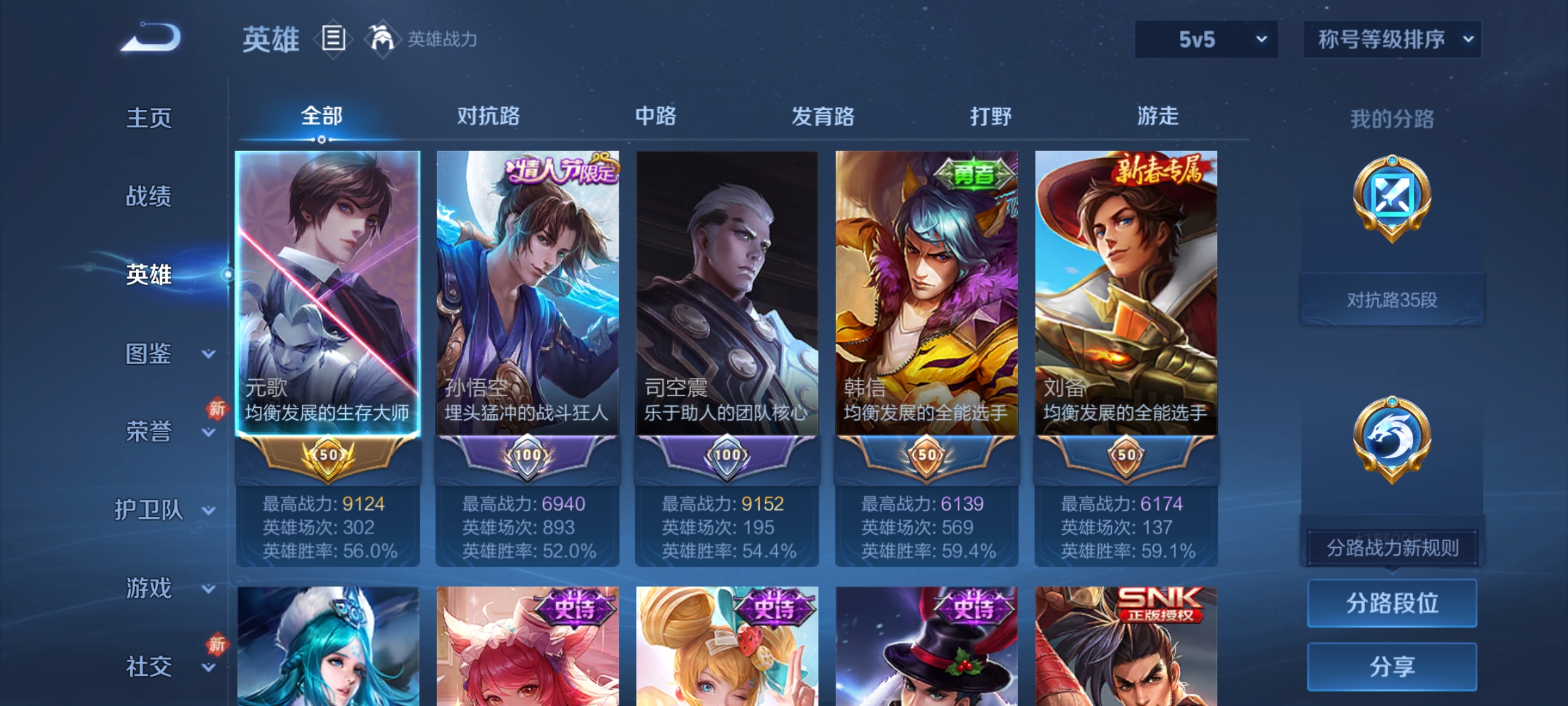Image resolution: width=1568 pixels, height=706 pixels.
Task: Click the 分享 button
Action: 1392,665
